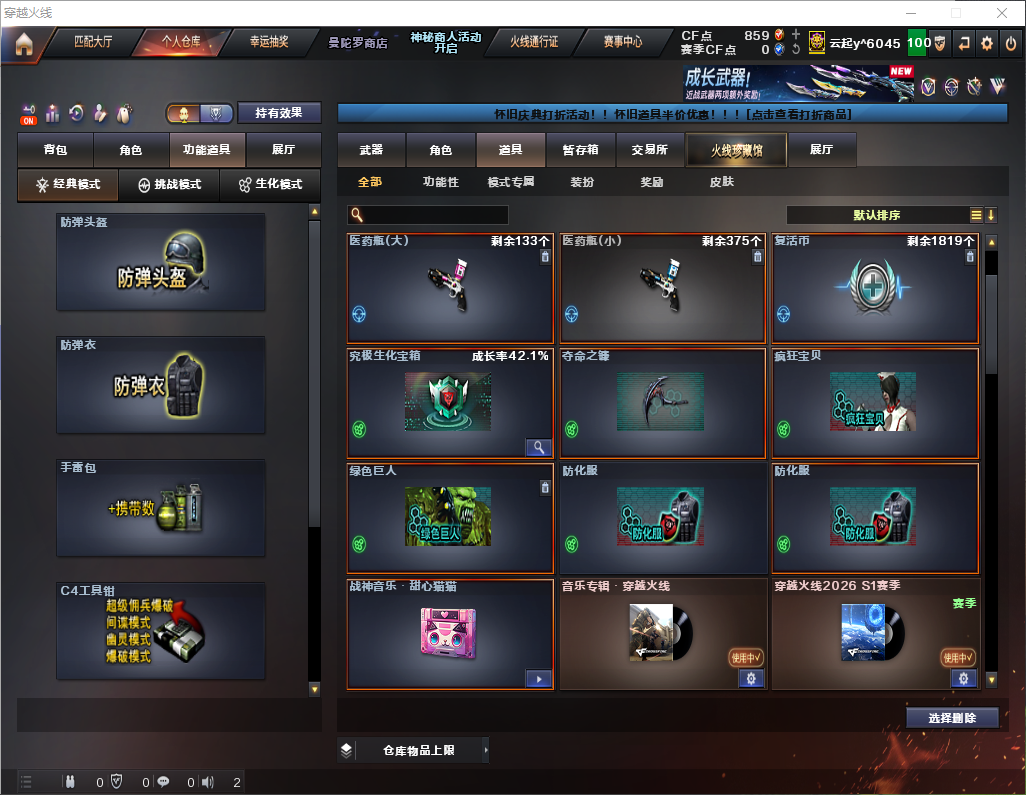Select the 防弹头盔 bulletproof helmet slot
This screenshot has height=795, width=1026.
(161, 261)
